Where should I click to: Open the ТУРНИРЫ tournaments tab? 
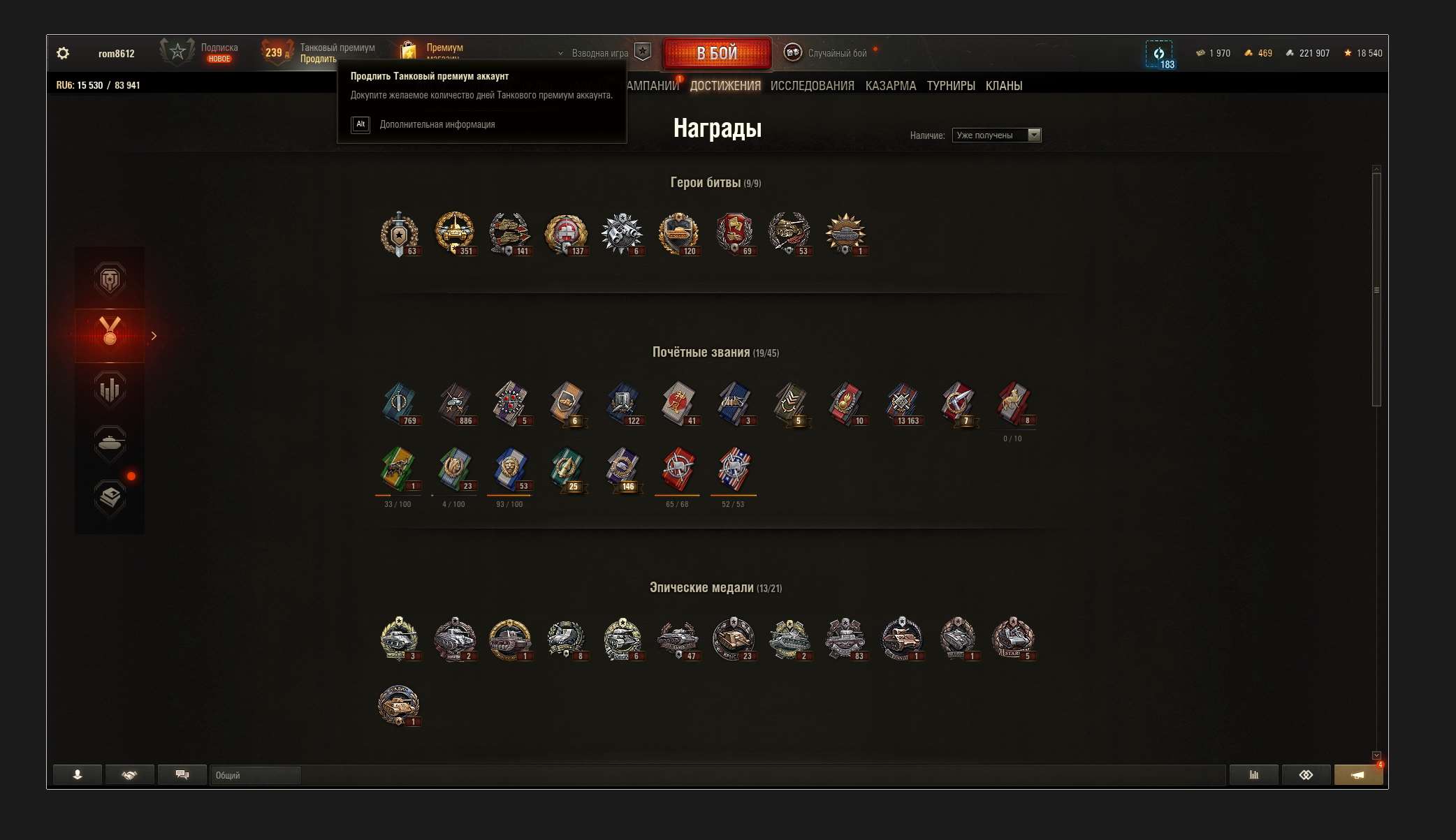(x=950, y=86)
